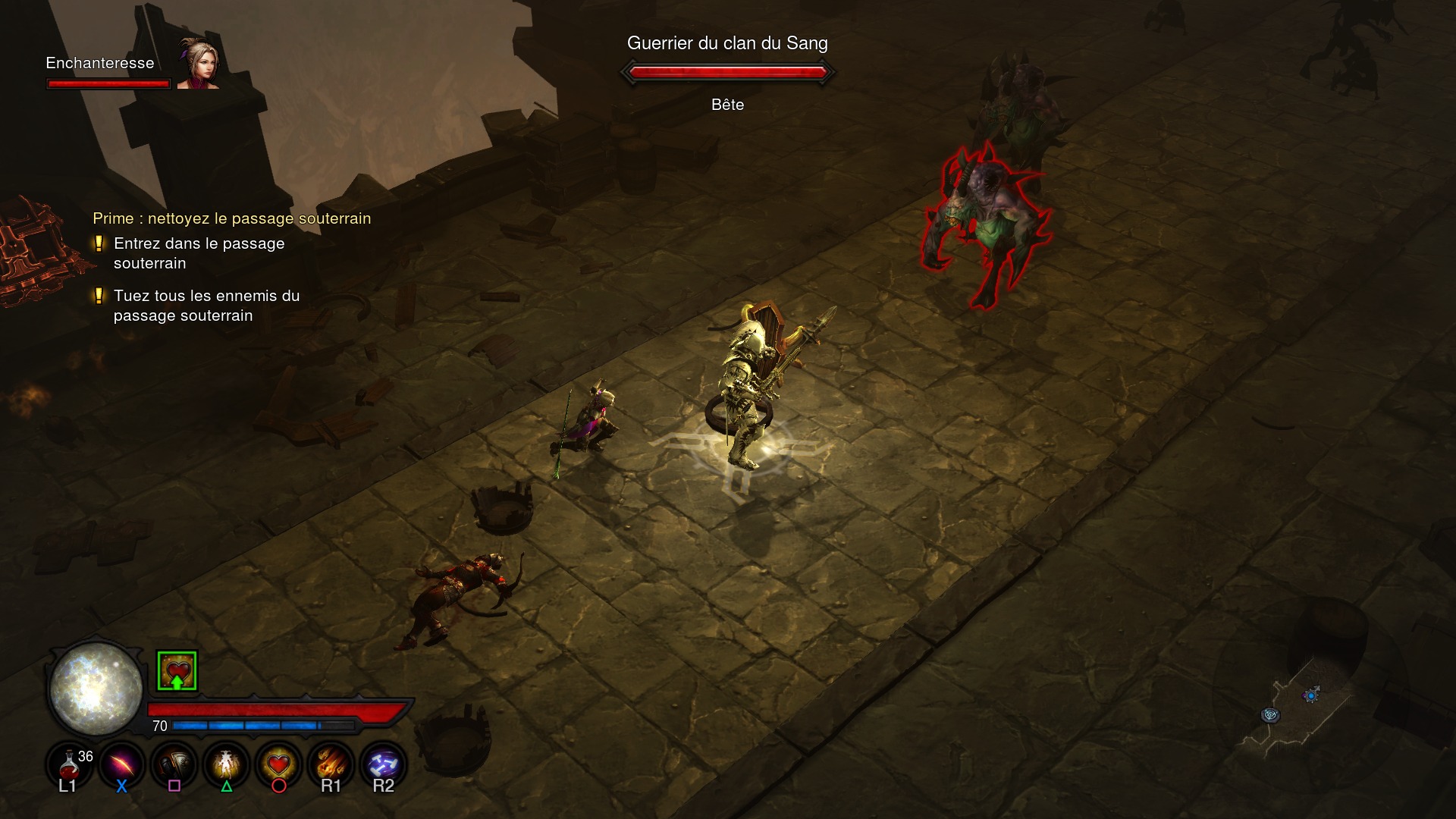Launch the falling fireballs skill

pos(331,762)
